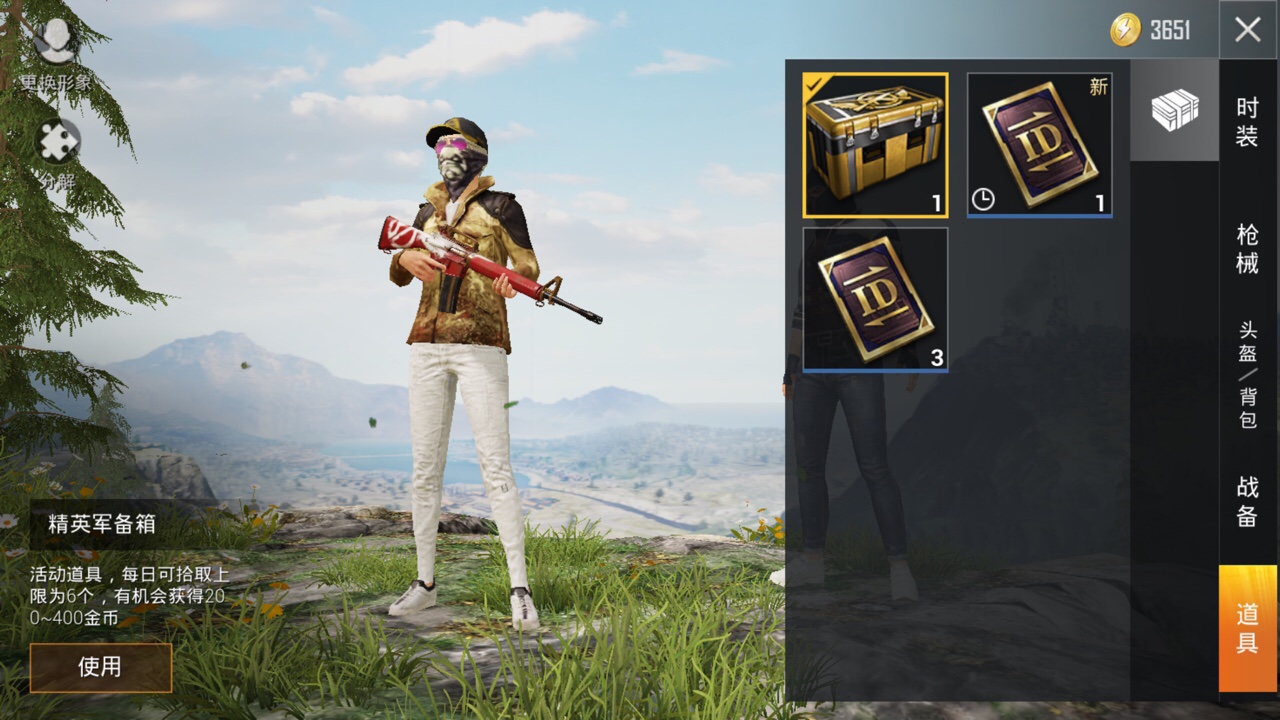Screen dimensions: 1280x720
Task: Close the inventory with the X button
Action: [1247, 29]
